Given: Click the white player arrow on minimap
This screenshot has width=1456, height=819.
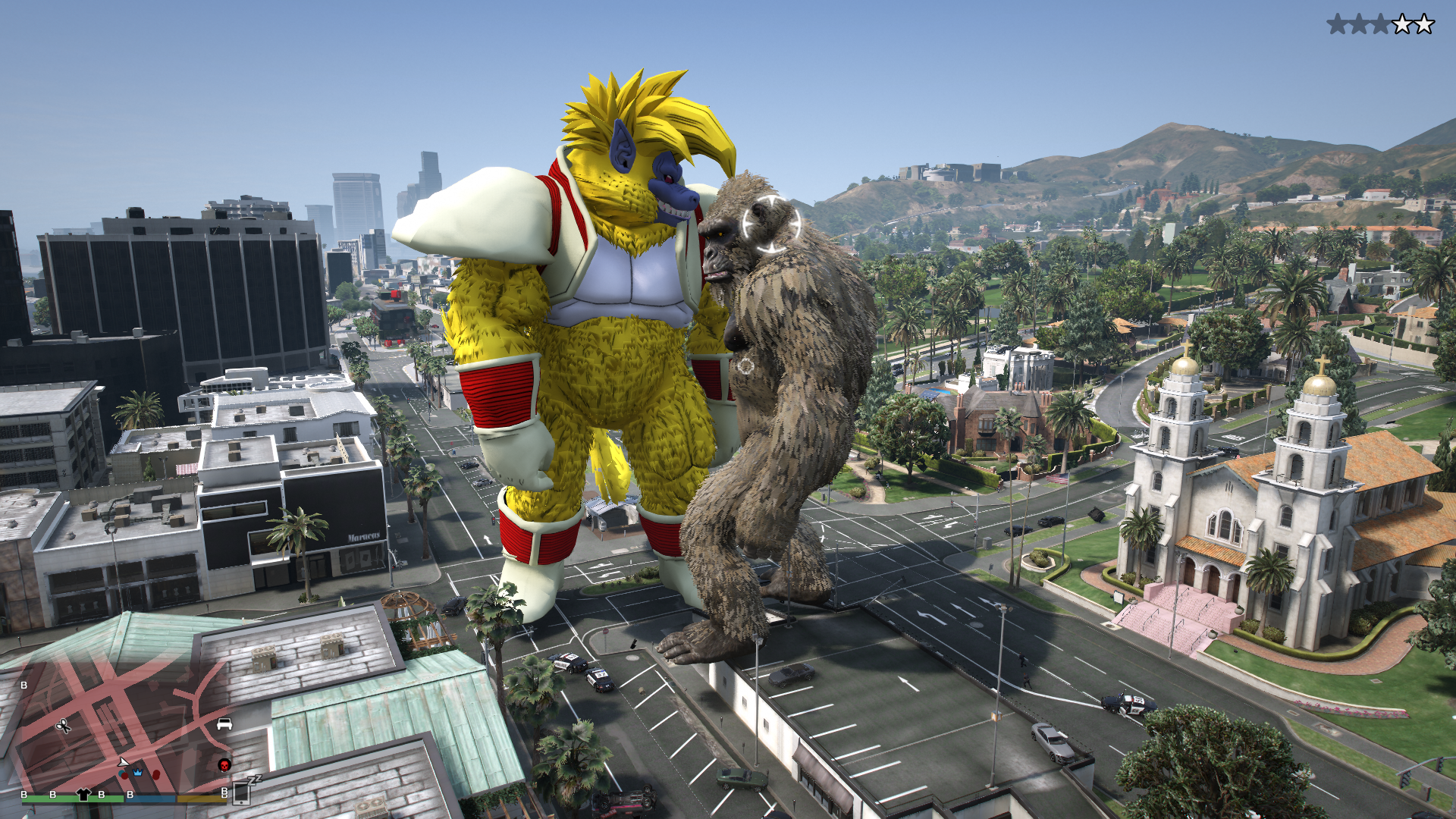Looking at the screenshot, I should point(123,762).
